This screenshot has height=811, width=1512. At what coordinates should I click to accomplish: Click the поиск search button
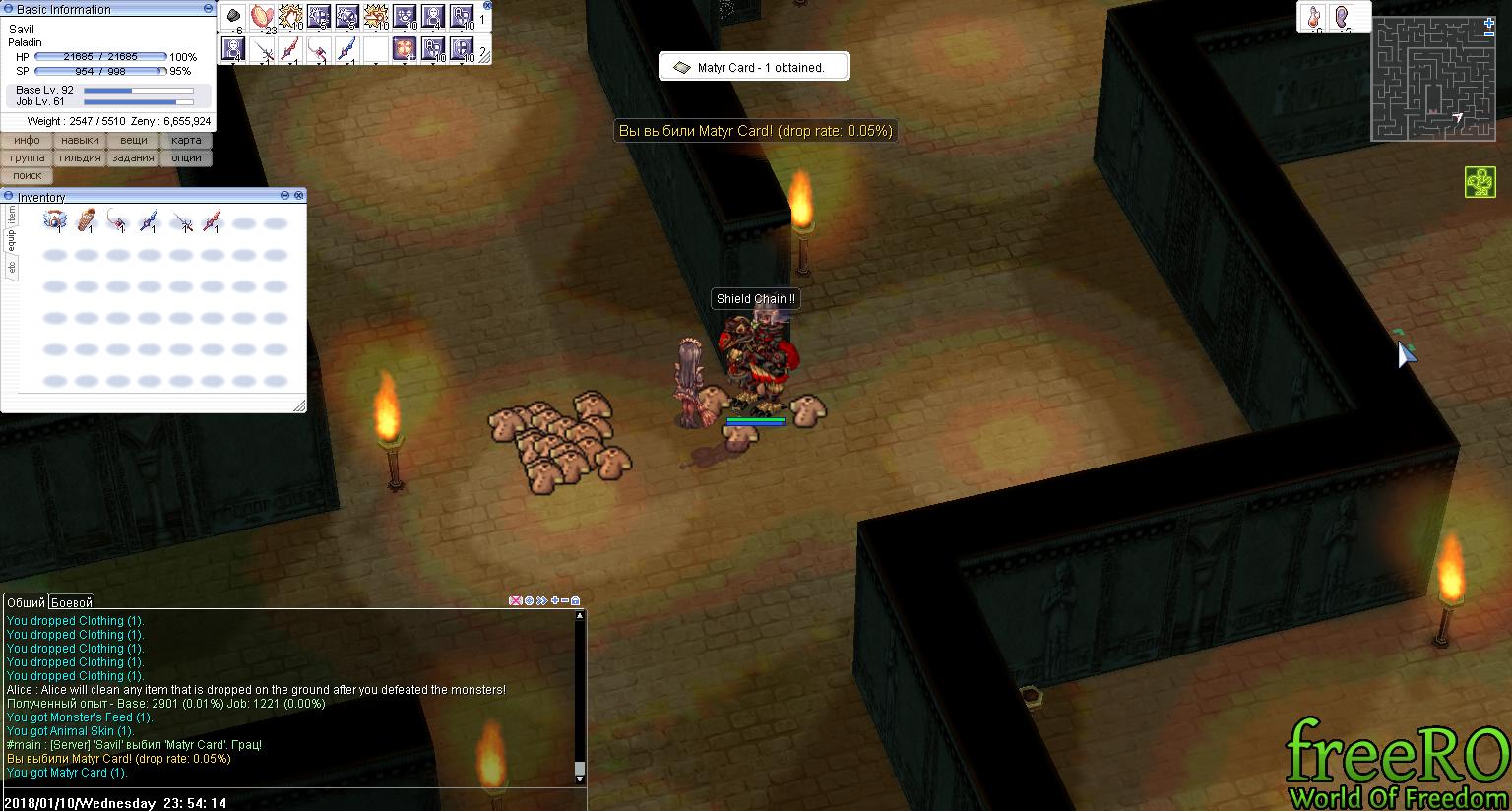click(27, 176)
